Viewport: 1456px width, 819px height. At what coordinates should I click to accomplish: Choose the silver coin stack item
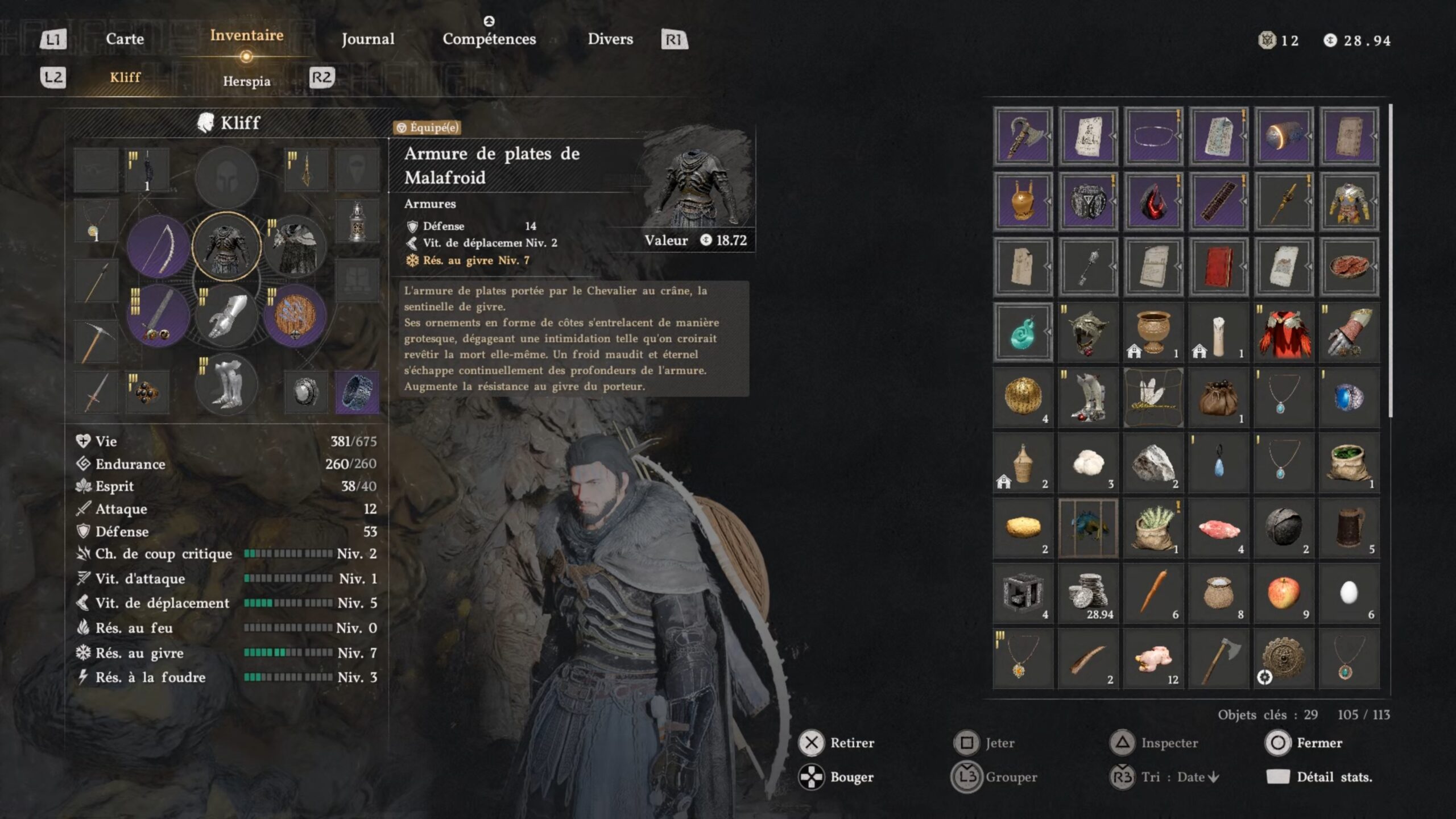[1087, 593]
